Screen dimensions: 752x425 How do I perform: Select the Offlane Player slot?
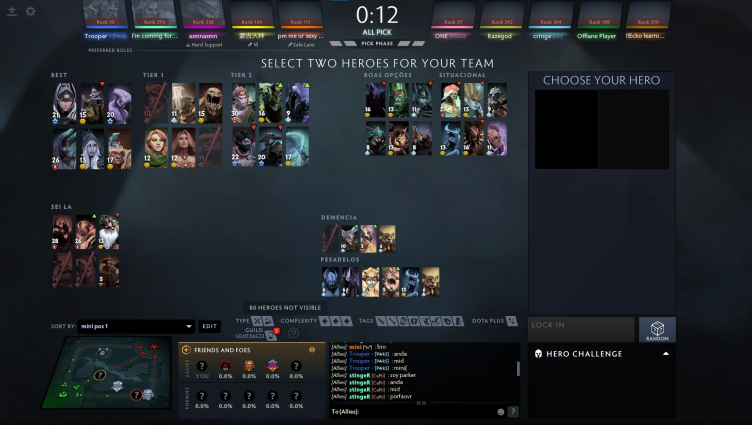coord(594,22)
